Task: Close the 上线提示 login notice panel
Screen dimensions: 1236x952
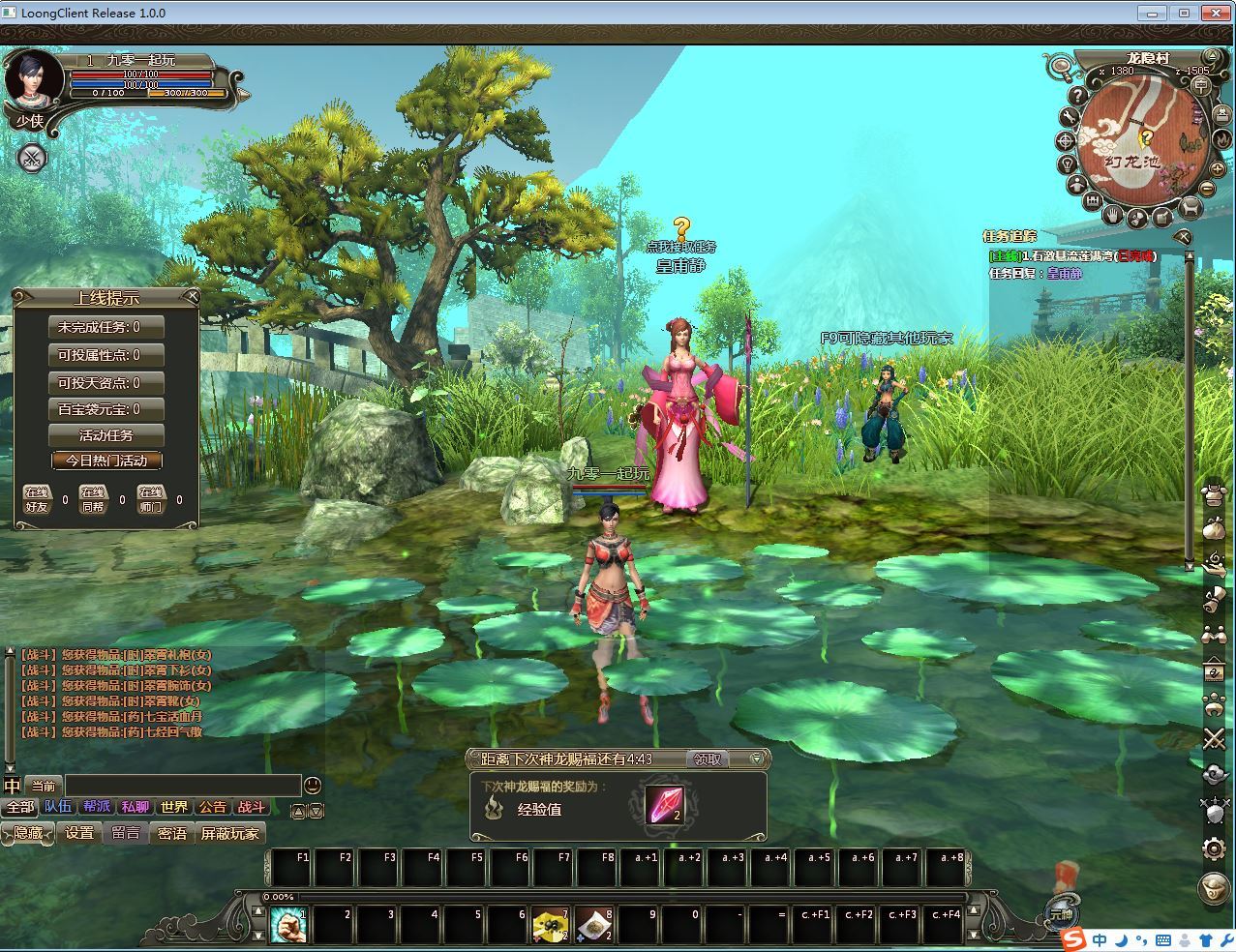Action: point(192,296)
